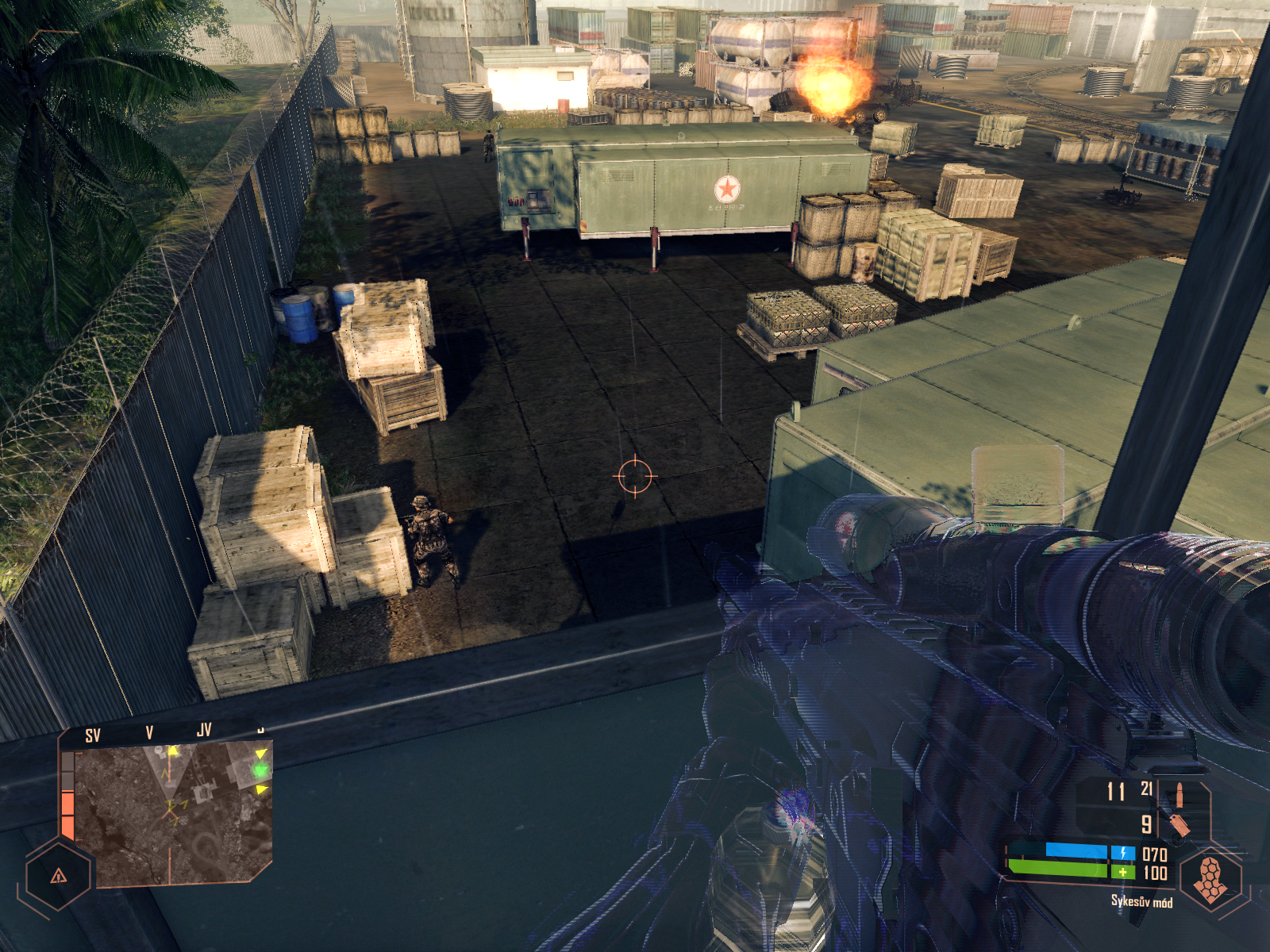Click the bullet ammo type icon

(x=1179, y=794)
